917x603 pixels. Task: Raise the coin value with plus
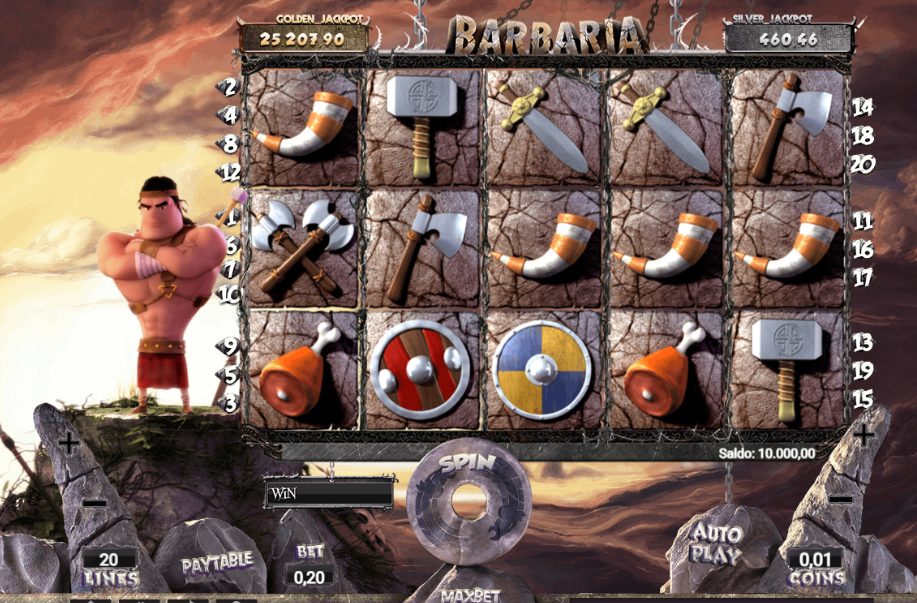point(864,435)
